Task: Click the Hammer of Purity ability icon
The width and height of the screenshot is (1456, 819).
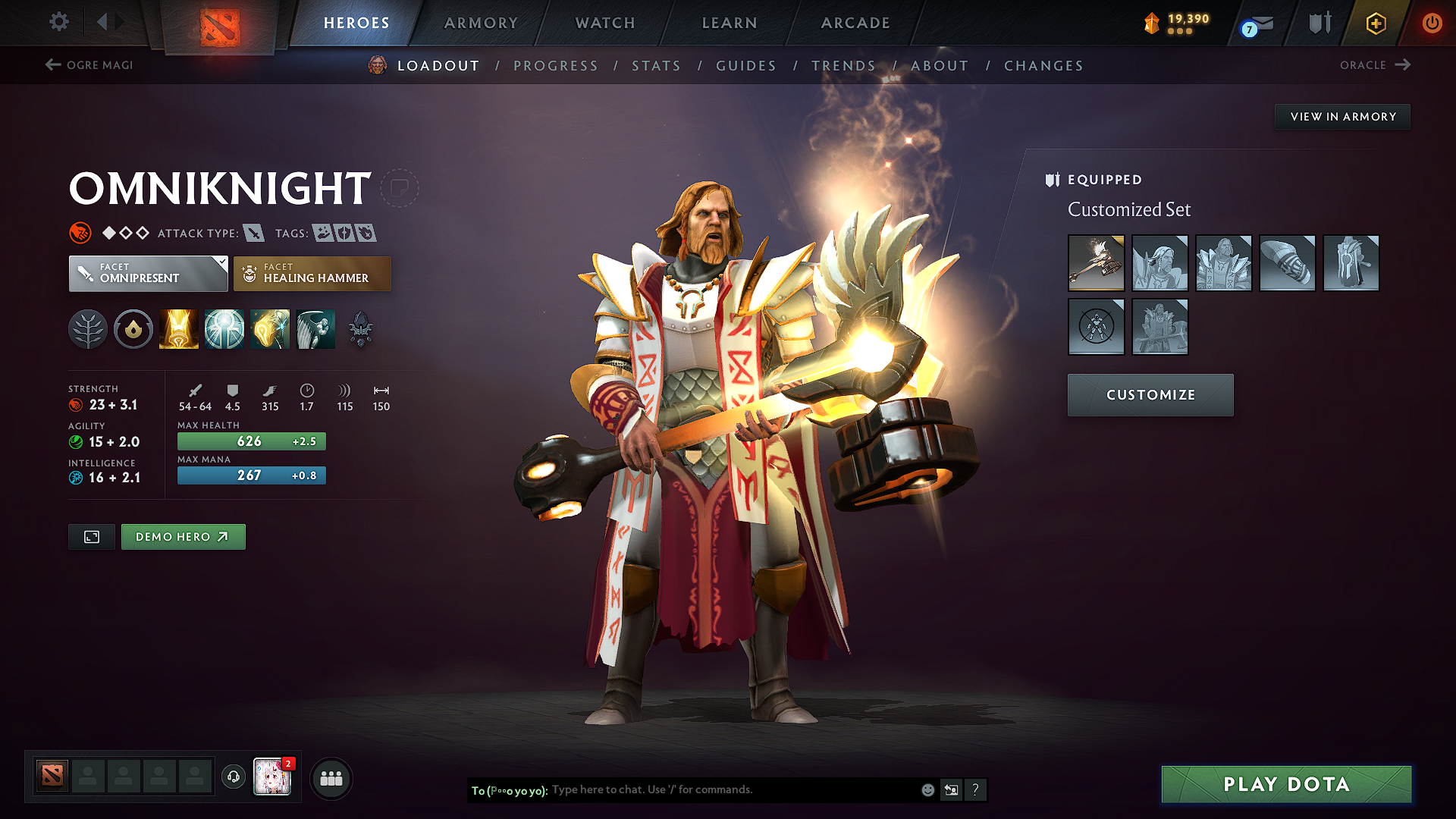Action: pyautogui.click(x=270, y=328)
